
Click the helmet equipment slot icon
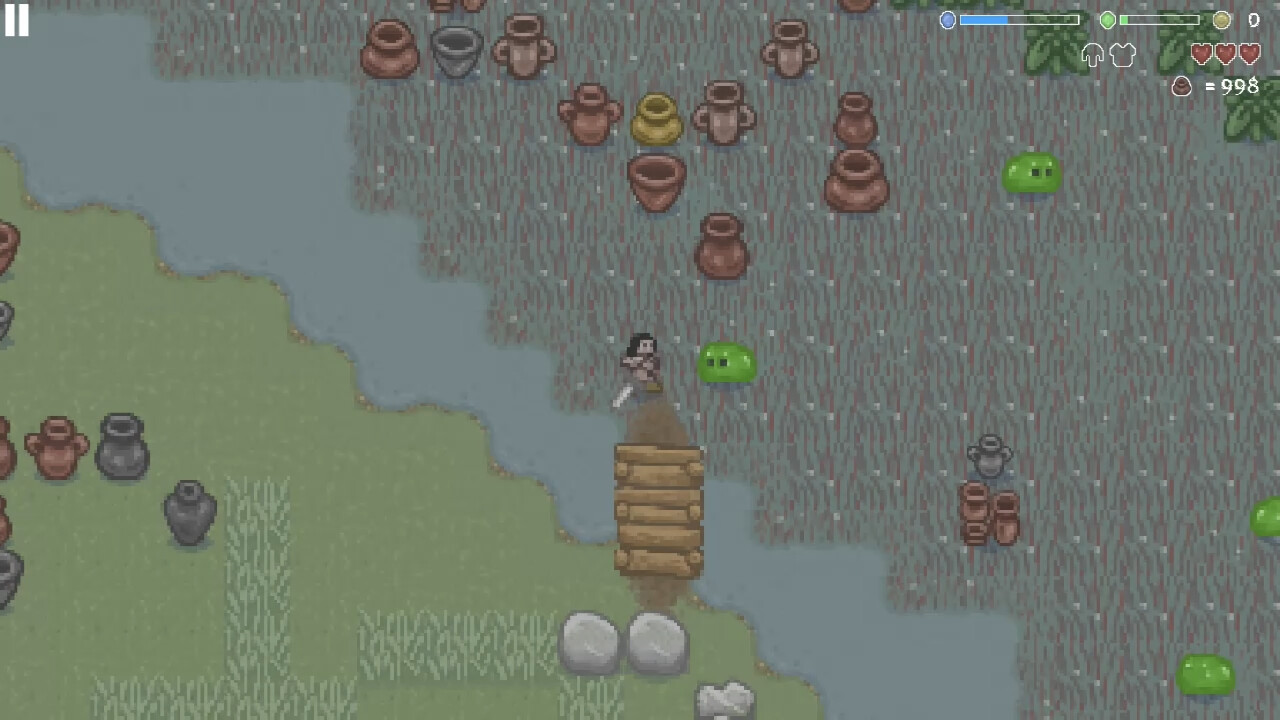[1092, 55]
